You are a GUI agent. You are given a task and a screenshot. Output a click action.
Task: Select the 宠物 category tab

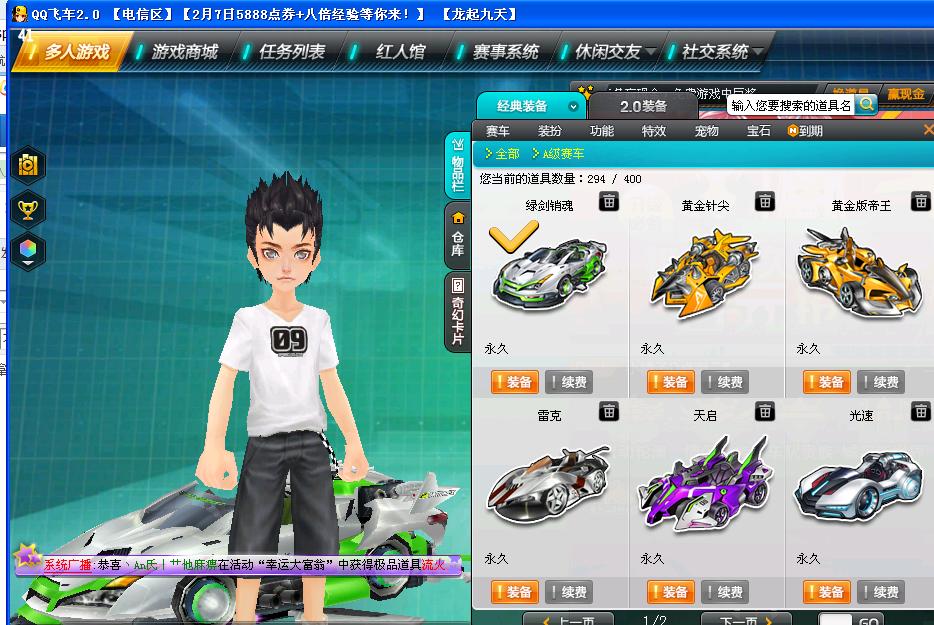(707, 131)
